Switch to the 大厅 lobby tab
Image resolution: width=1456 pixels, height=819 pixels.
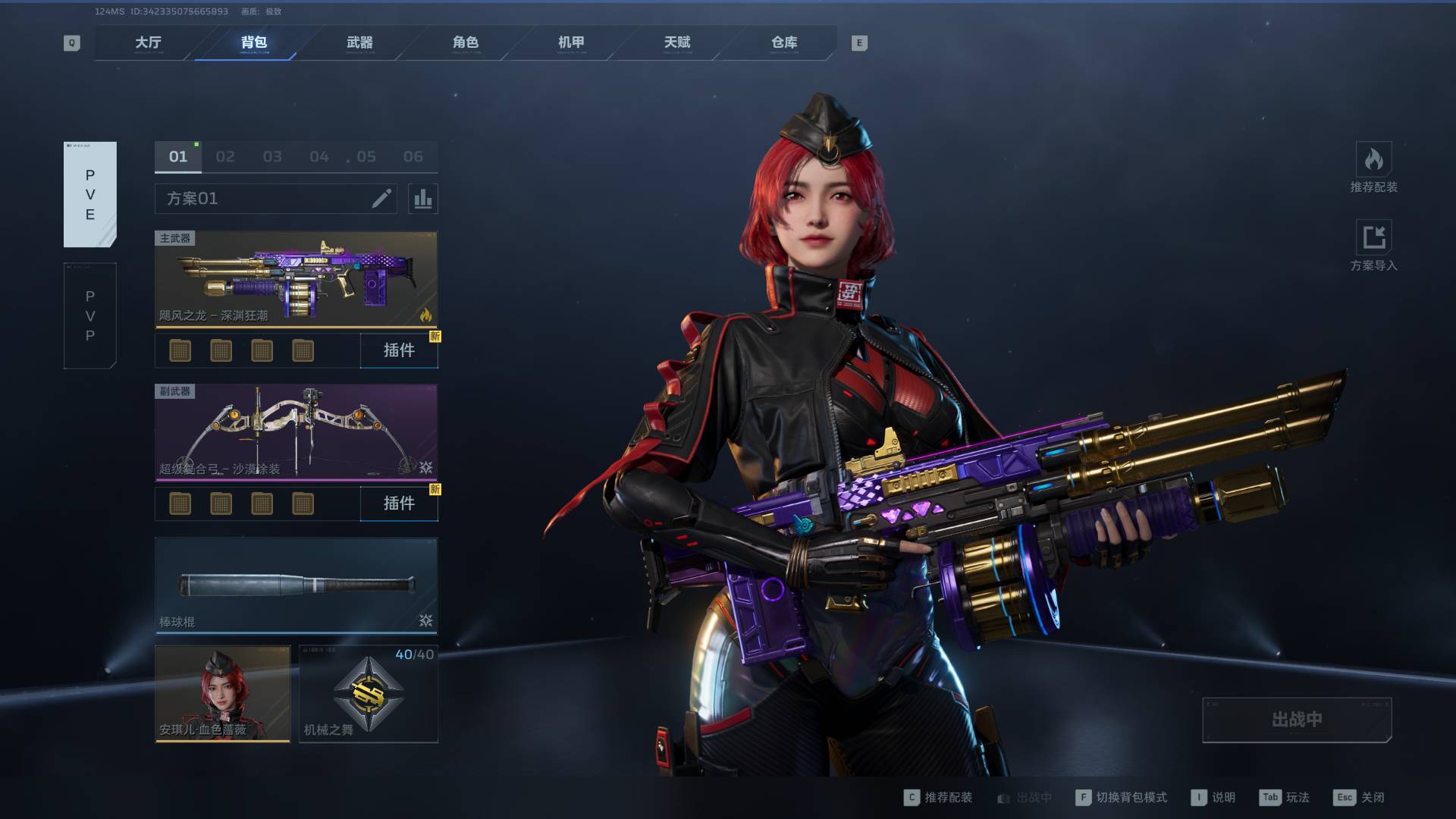148,42
